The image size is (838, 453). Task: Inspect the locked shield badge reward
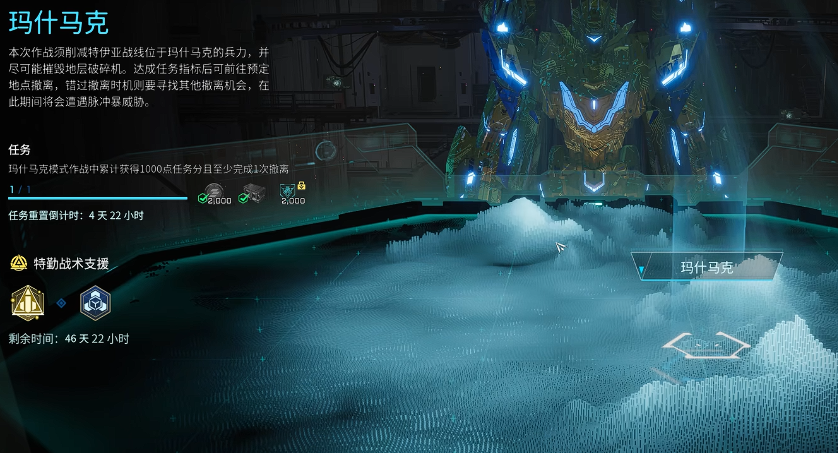point(293,191)
